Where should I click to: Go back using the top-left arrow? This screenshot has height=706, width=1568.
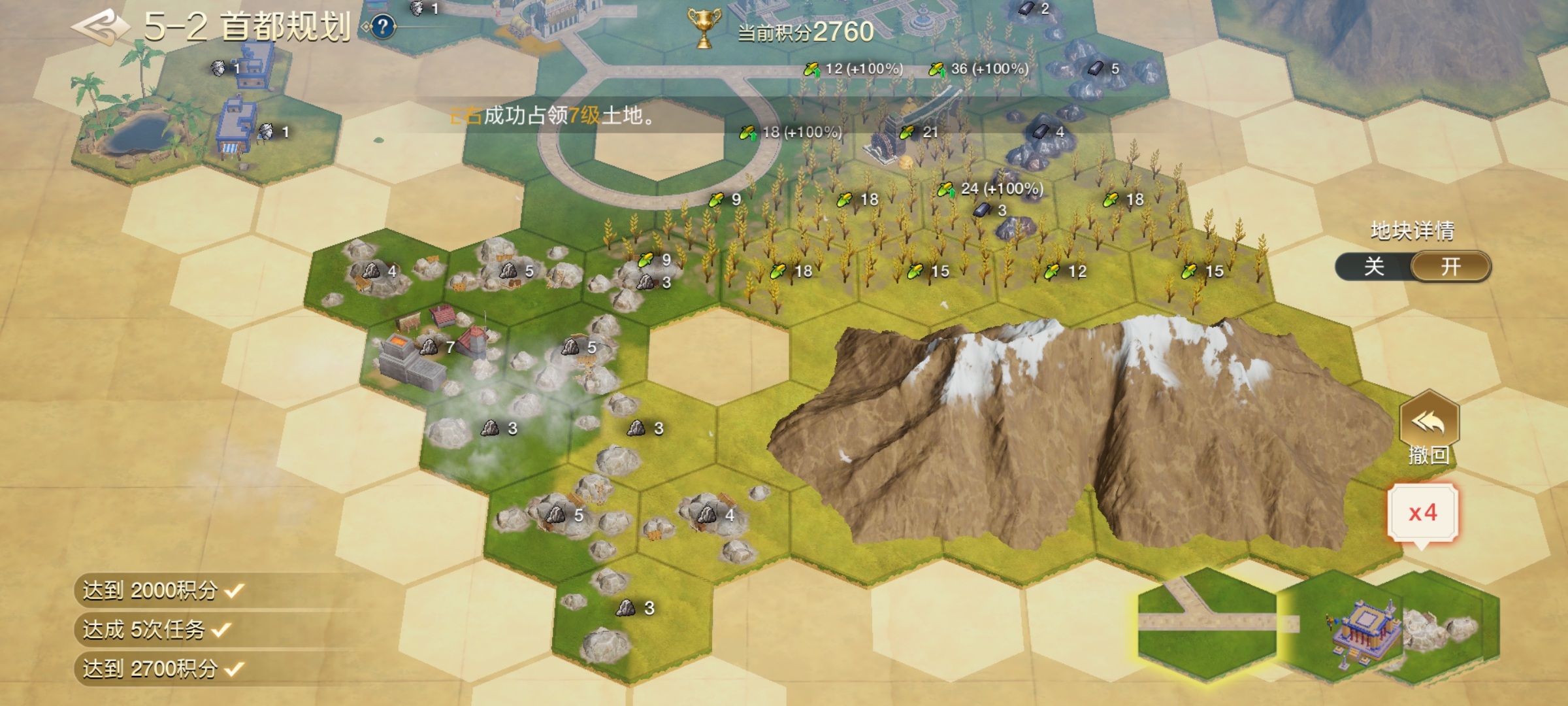100,27
